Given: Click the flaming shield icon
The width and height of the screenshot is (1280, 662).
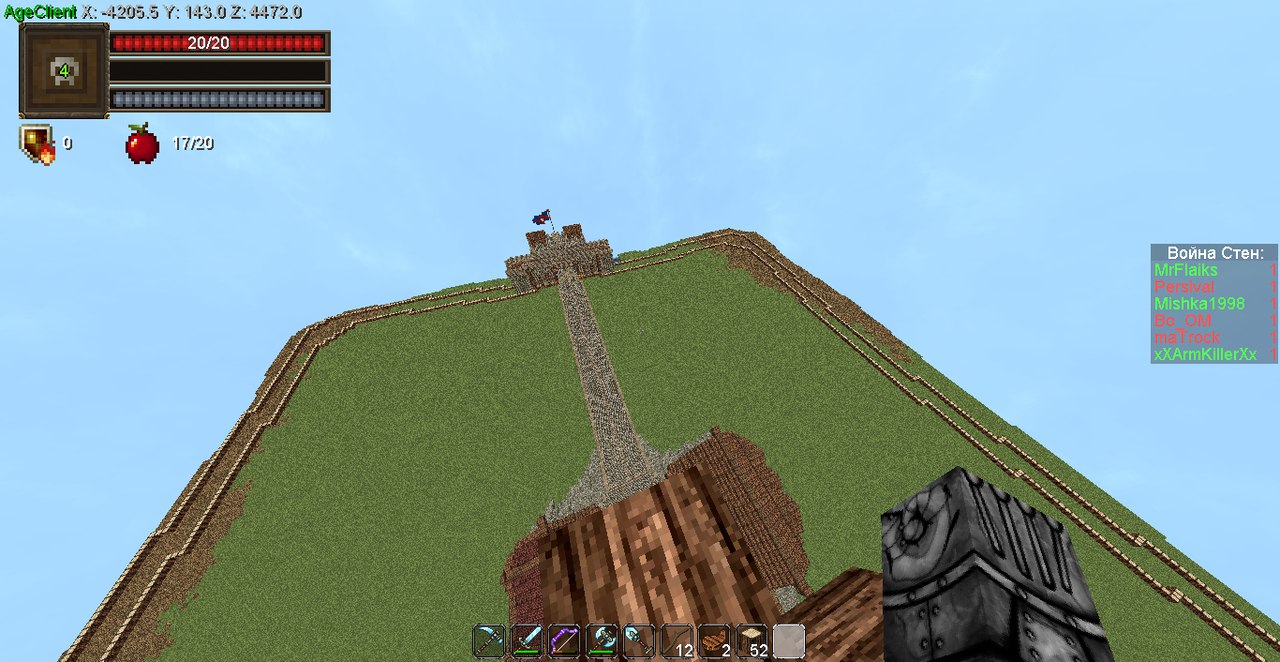Looking at the screenshot, I should coord(36,144).
